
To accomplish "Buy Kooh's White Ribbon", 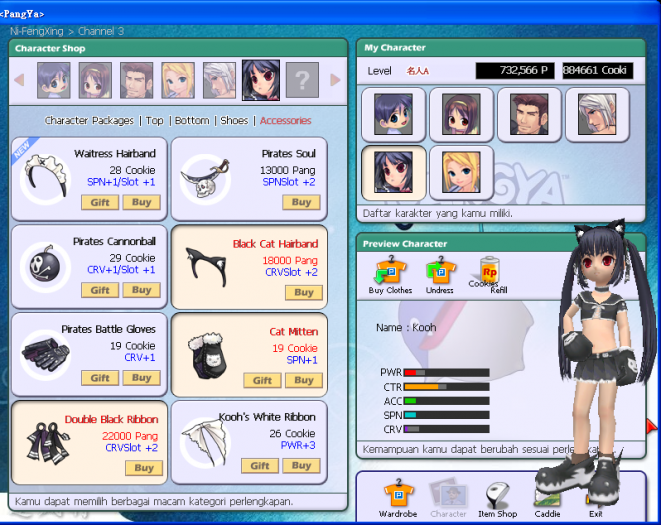I will pos(301,466).
